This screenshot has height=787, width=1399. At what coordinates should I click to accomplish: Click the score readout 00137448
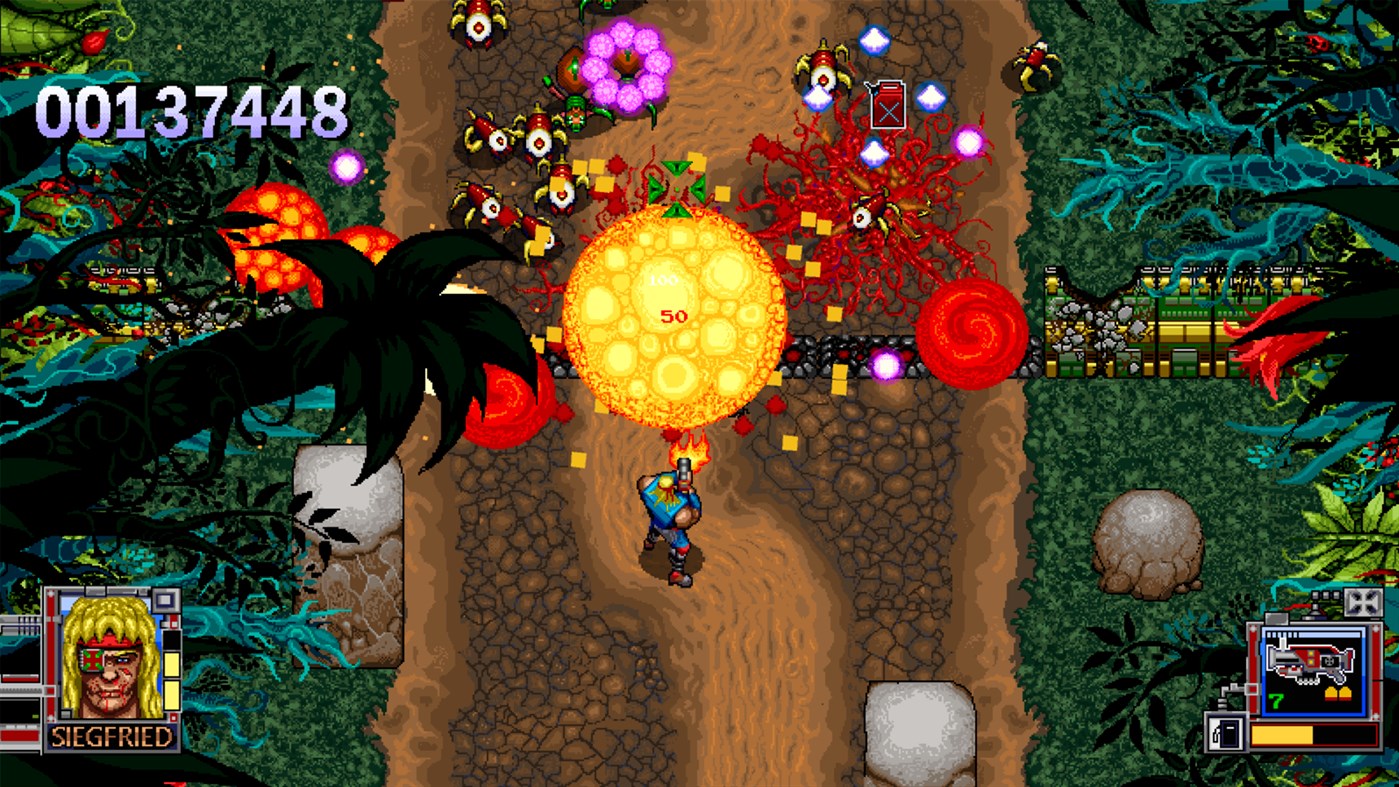coord(195,110)
